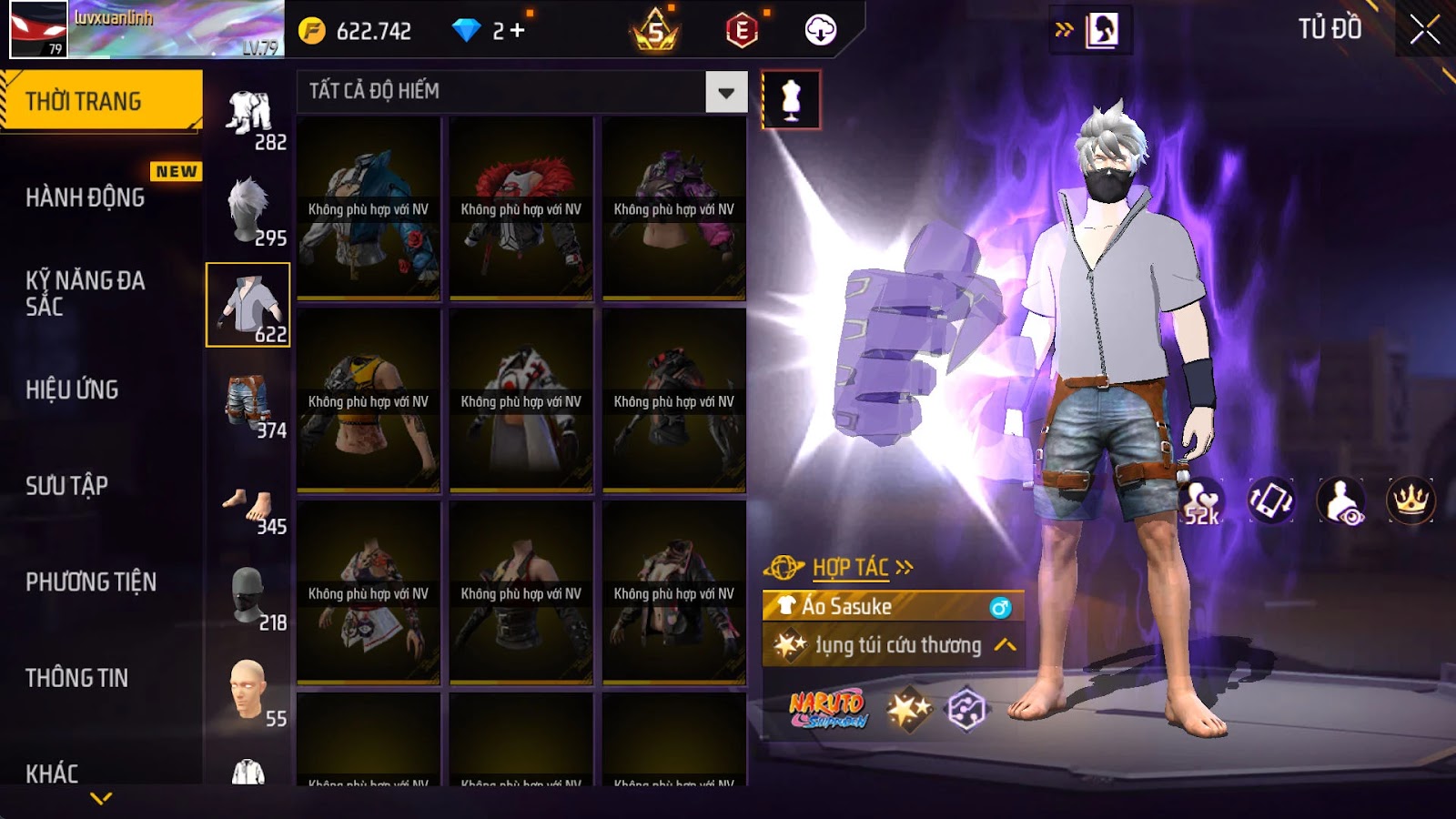The height and width of the screenshot is (819, 1456).
Task: Click the mannequin preview button
Action: [791, 99]
